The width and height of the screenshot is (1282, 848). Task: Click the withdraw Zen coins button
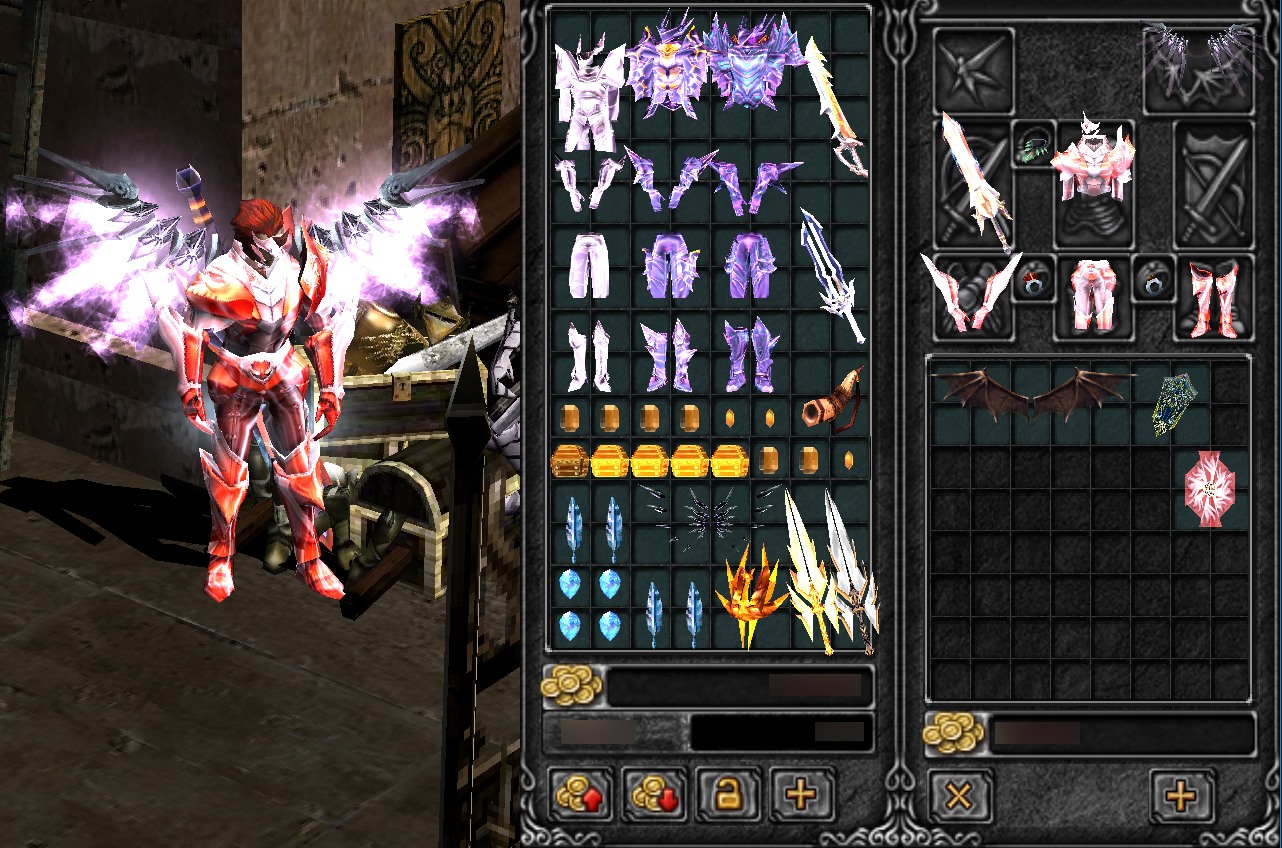coord(656,795)
